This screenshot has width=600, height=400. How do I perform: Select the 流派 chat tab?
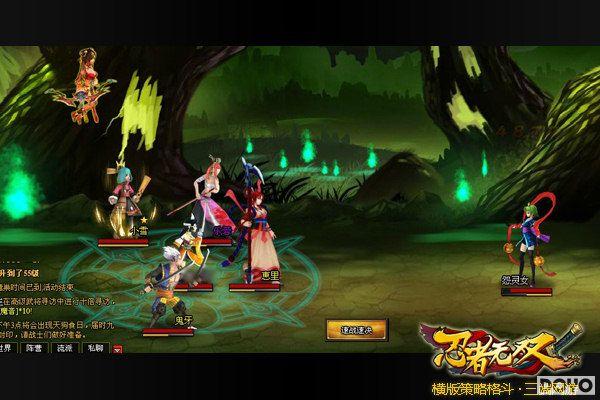pos(66,348)
